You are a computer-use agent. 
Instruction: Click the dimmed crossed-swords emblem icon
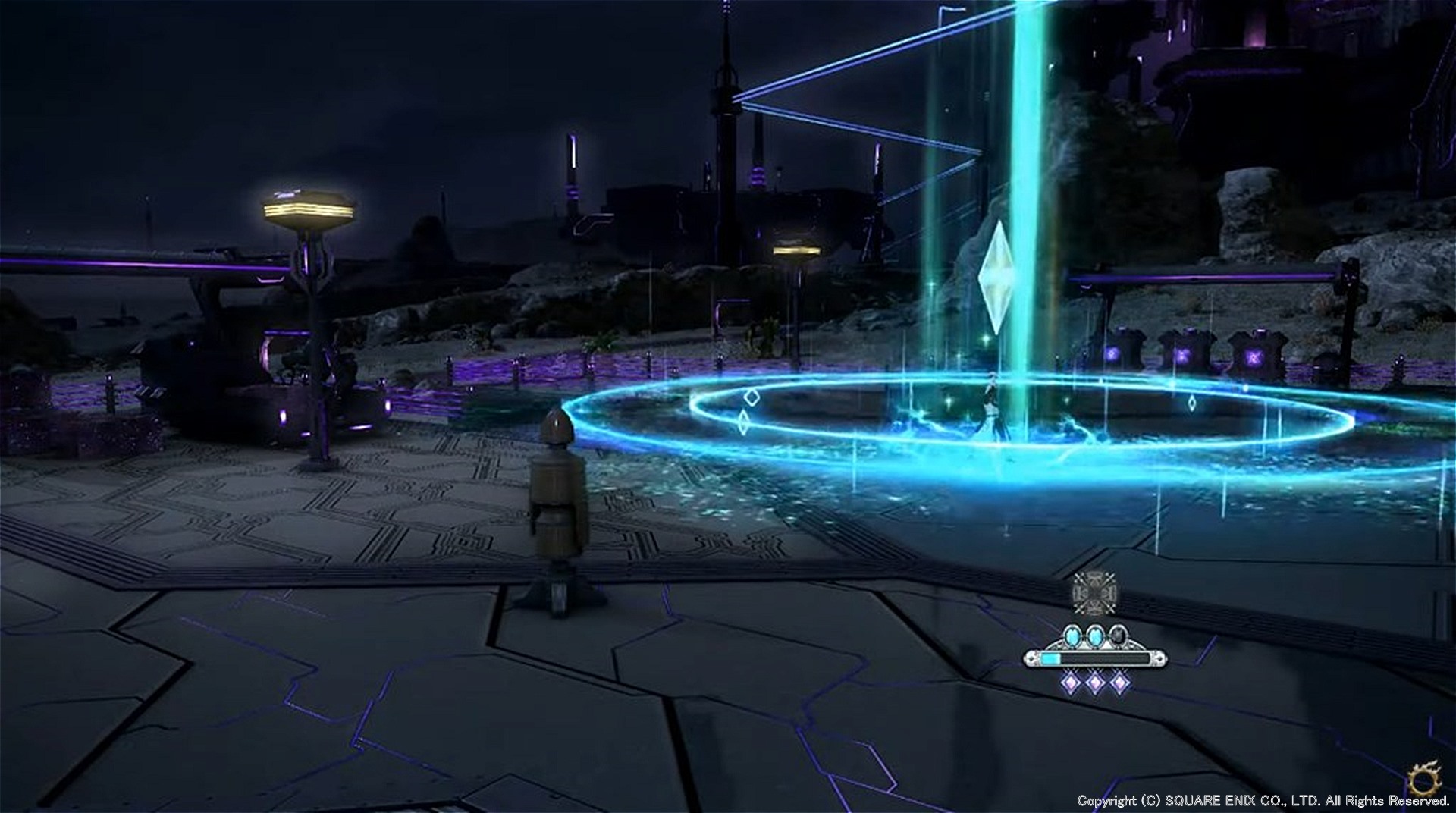(1094, 589)
